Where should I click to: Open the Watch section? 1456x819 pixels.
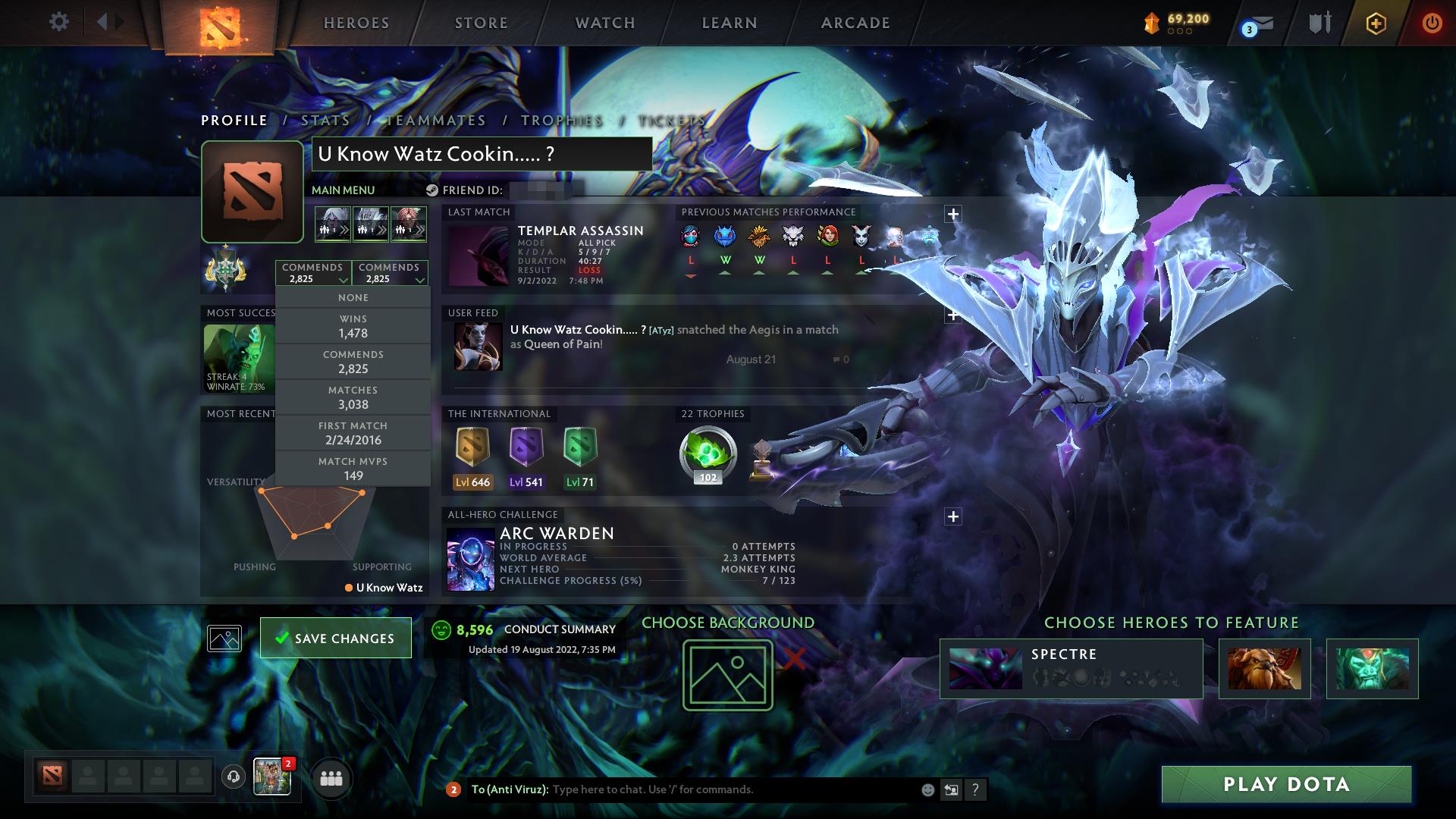coord(605,23)
